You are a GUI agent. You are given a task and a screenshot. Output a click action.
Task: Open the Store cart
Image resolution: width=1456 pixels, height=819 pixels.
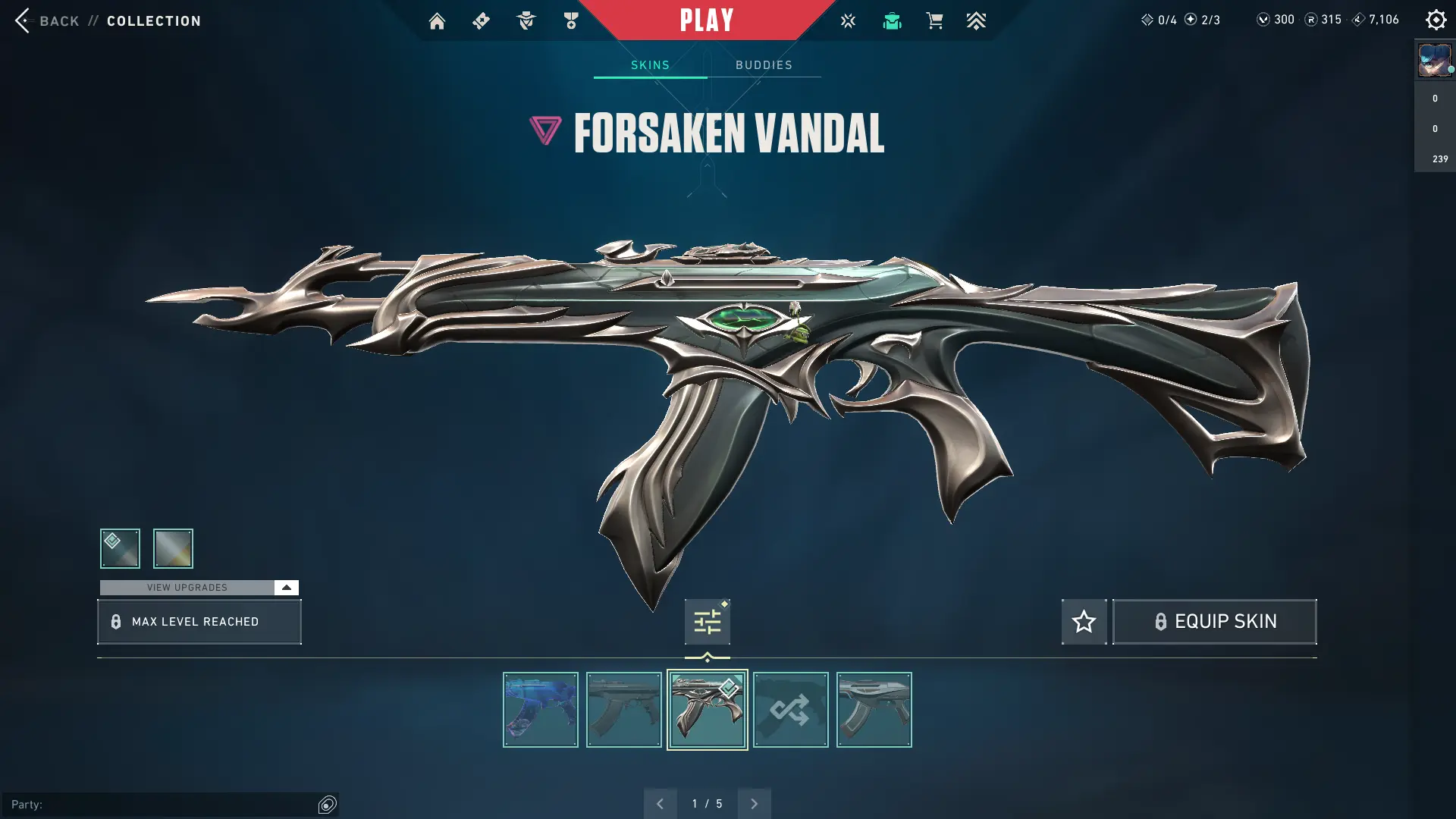[x=935, y=20]
